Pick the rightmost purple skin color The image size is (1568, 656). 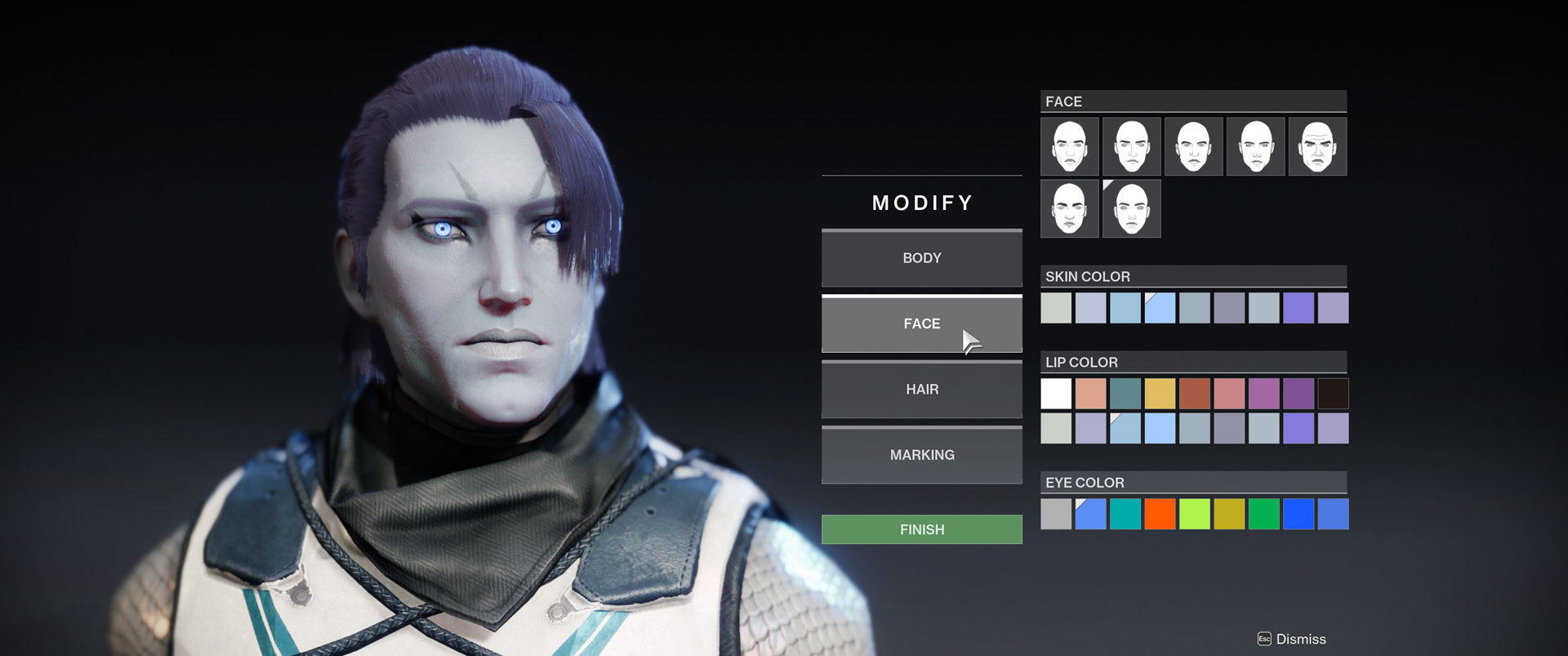[x=1332, y=308]
